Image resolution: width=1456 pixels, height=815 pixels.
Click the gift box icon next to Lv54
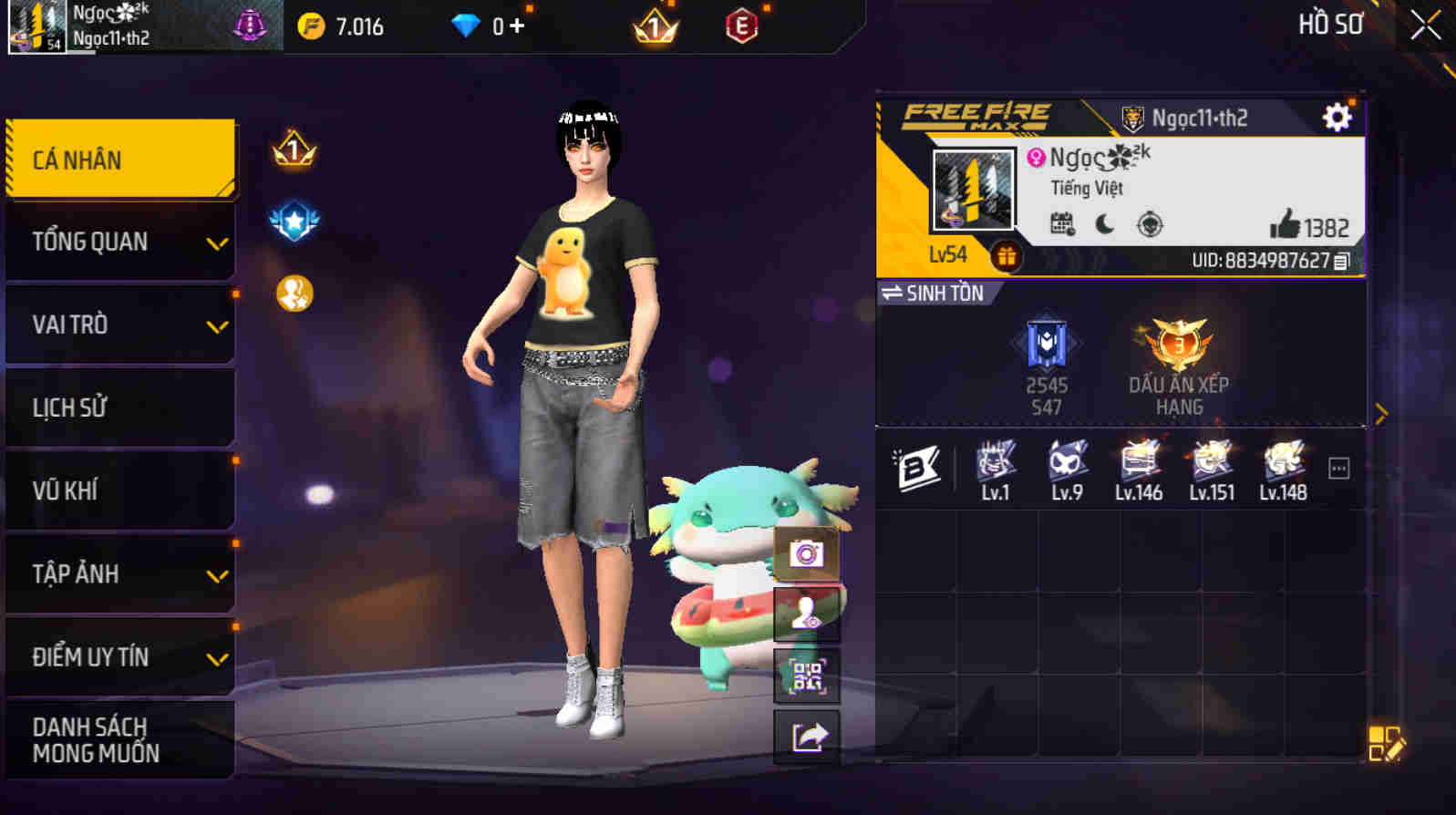1008,256
